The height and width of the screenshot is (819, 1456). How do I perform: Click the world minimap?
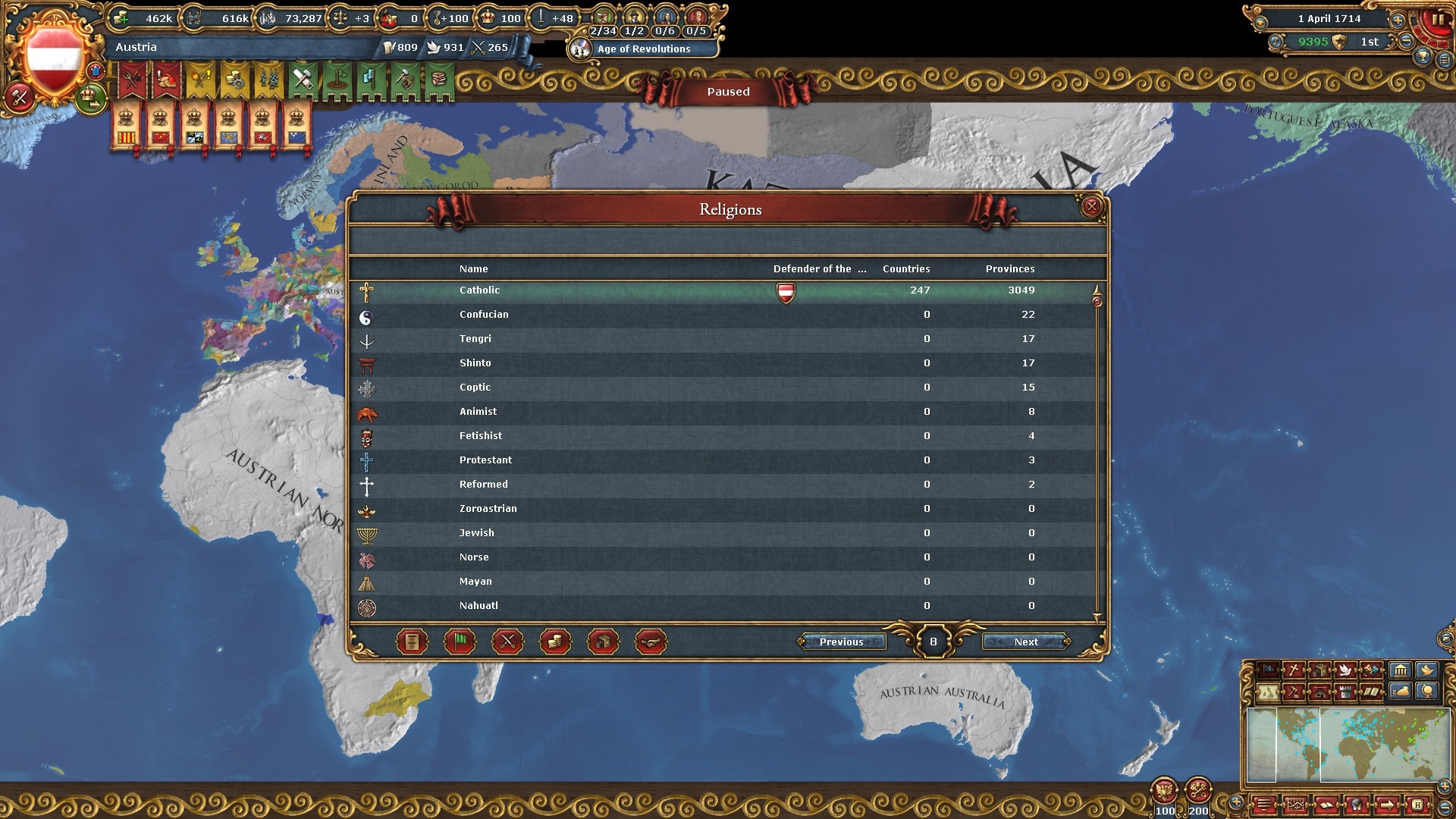[x=1348, y=745]
